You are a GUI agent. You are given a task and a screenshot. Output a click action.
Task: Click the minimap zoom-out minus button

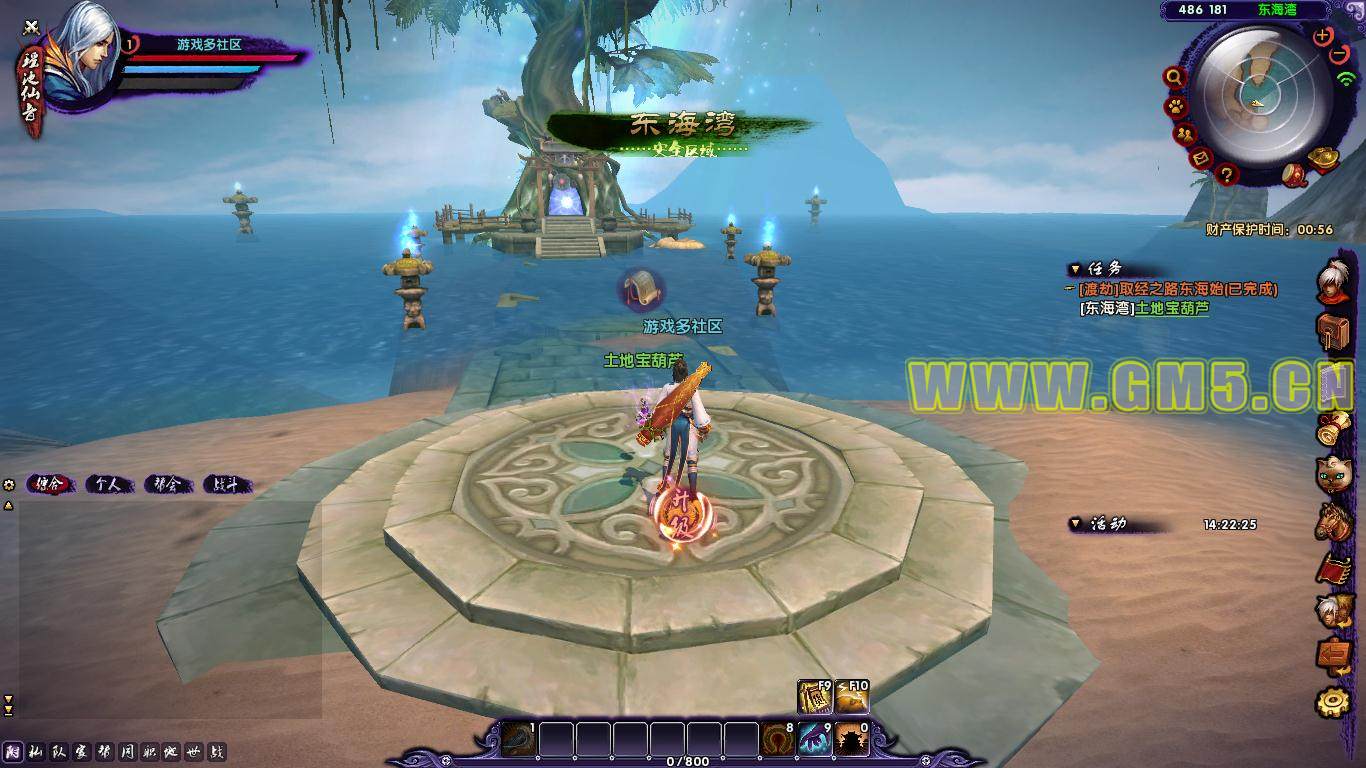click(1341, 53)
